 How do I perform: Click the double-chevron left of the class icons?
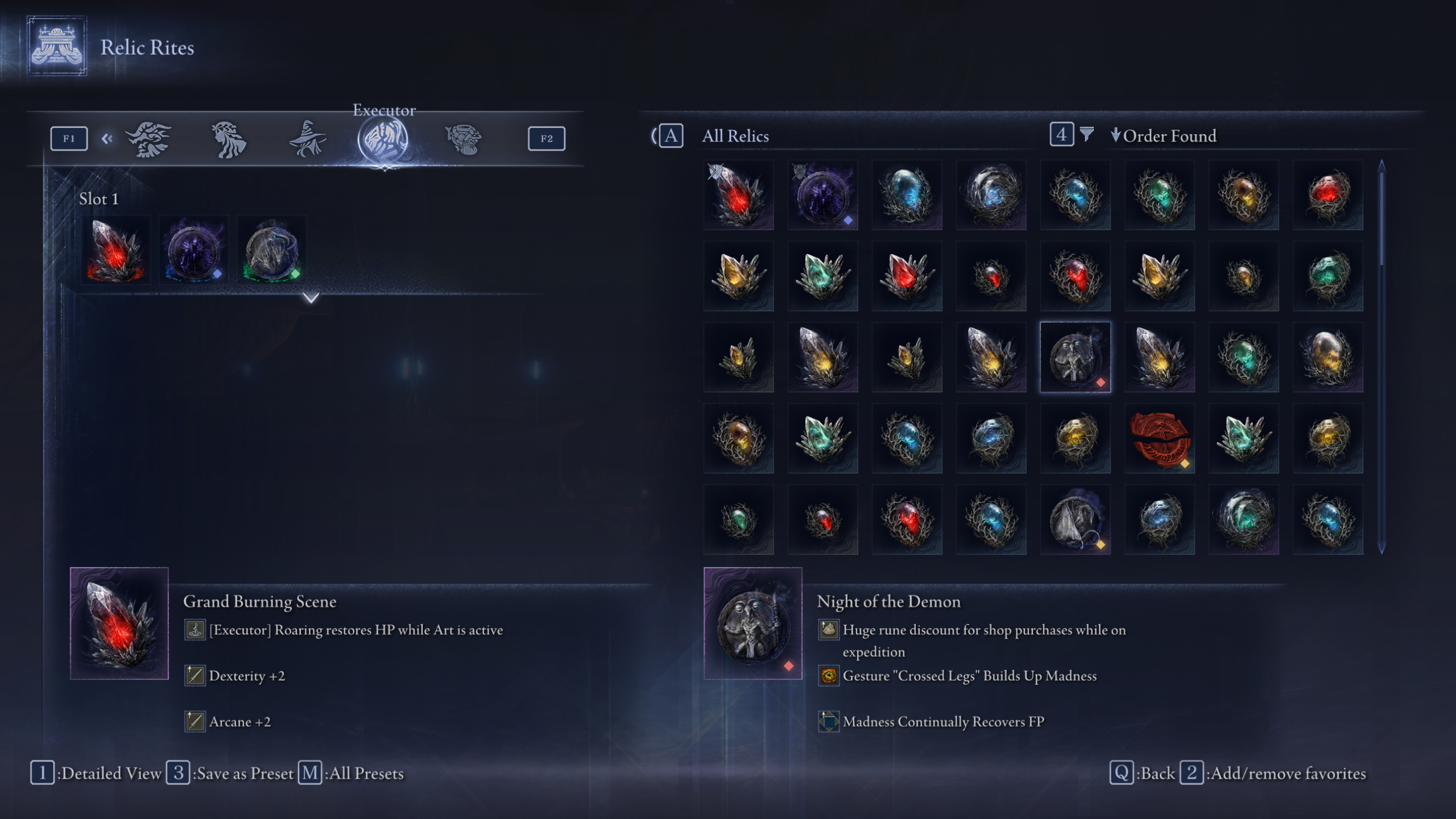(107, 139)
